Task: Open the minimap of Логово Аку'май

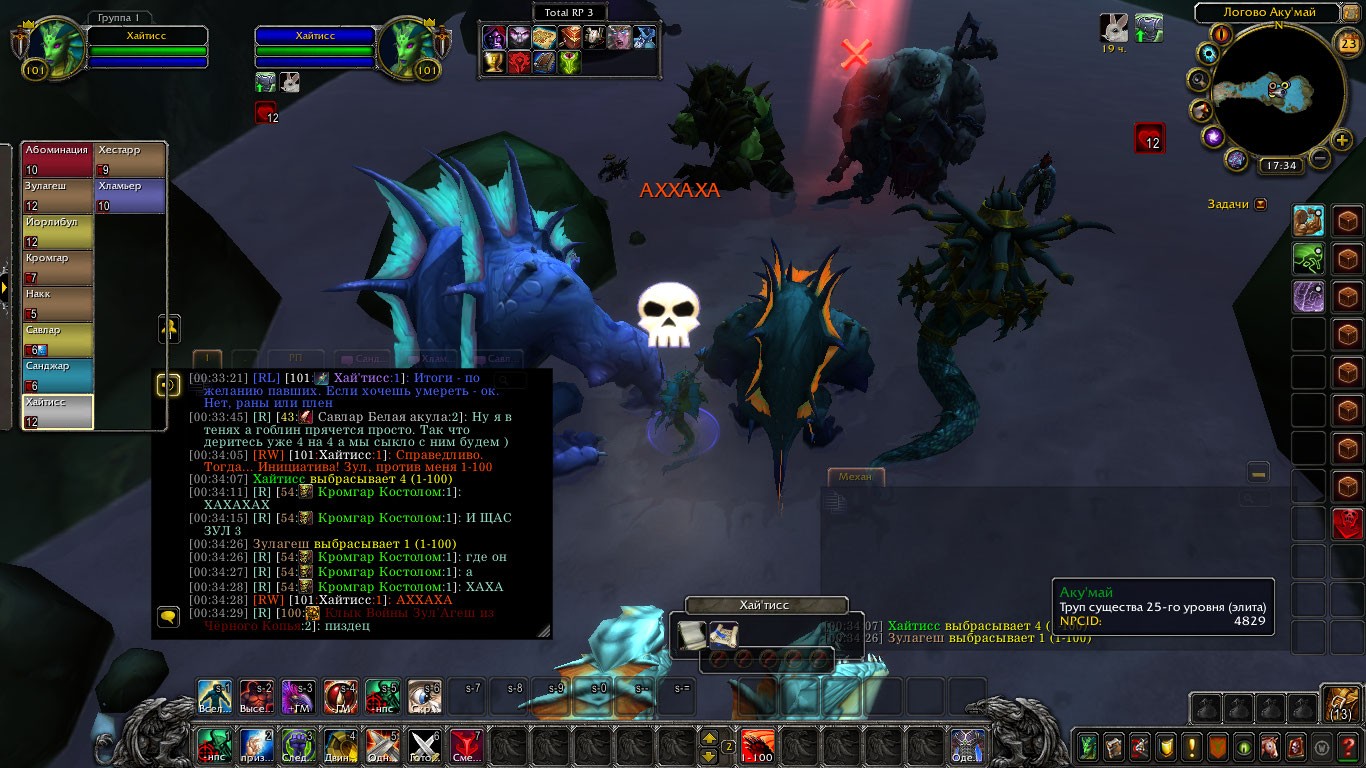Action: click(x=1277, y=91)
